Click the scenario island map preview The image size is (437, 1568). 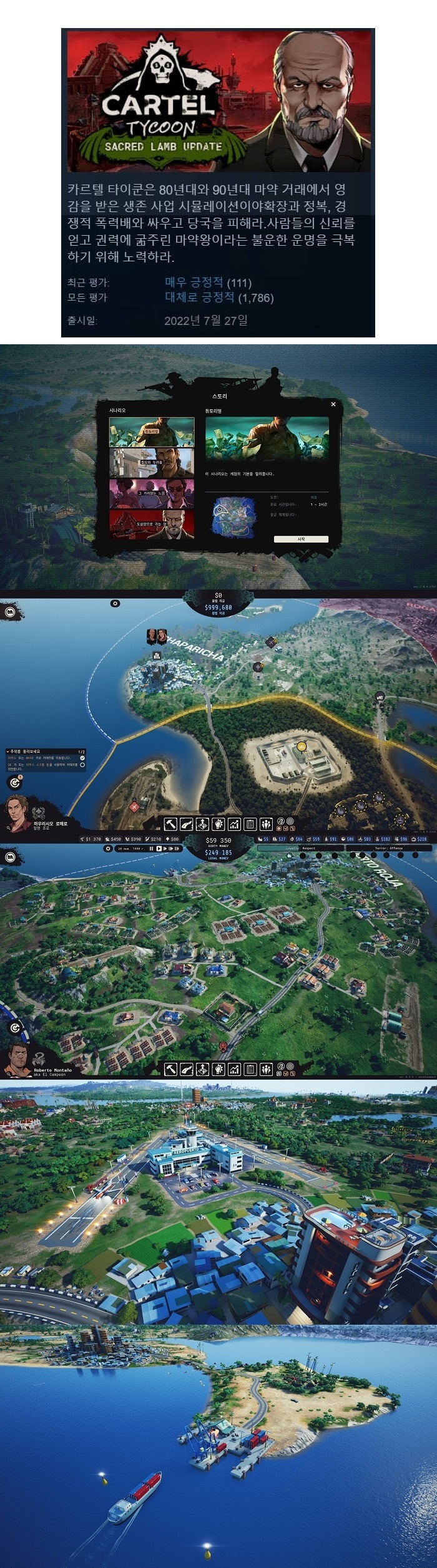pyautogui.click(x=232, y=517)
